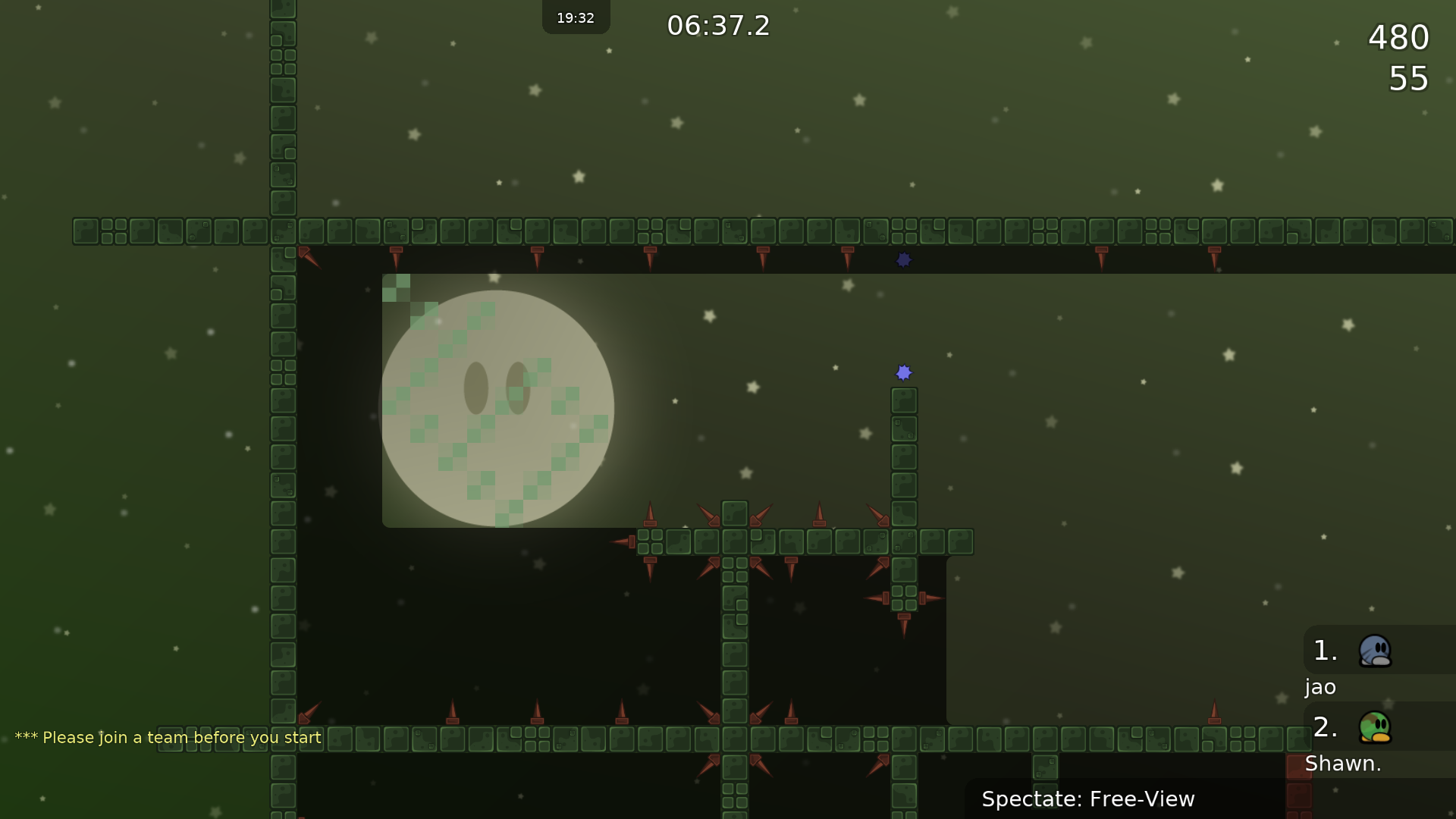The image size is (1456, 819).
Task: Click the Spectate: Free-View label
Action: pos(1087,799)
